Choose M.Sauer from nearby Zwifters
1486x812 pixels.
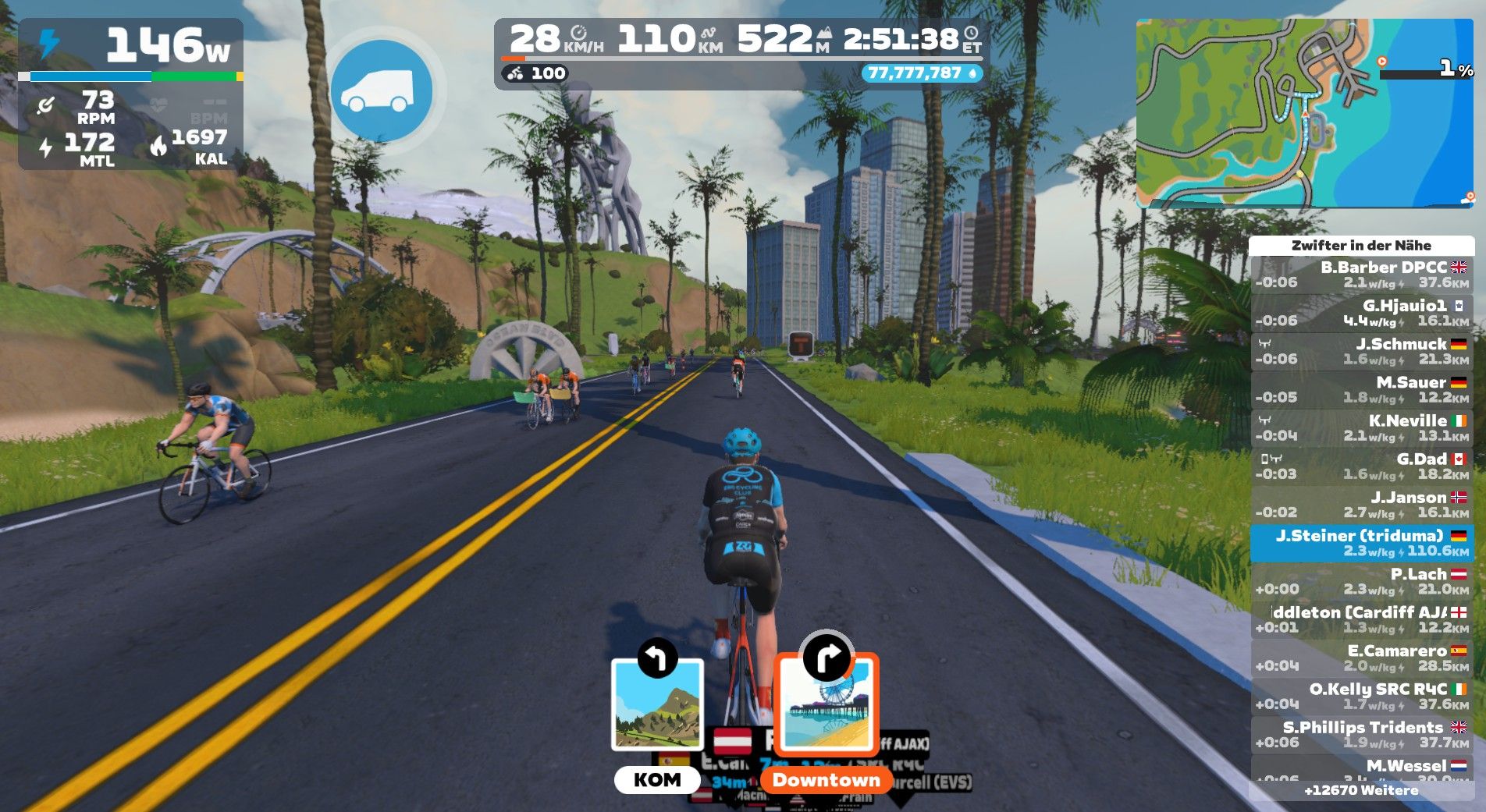(1361, 389)
